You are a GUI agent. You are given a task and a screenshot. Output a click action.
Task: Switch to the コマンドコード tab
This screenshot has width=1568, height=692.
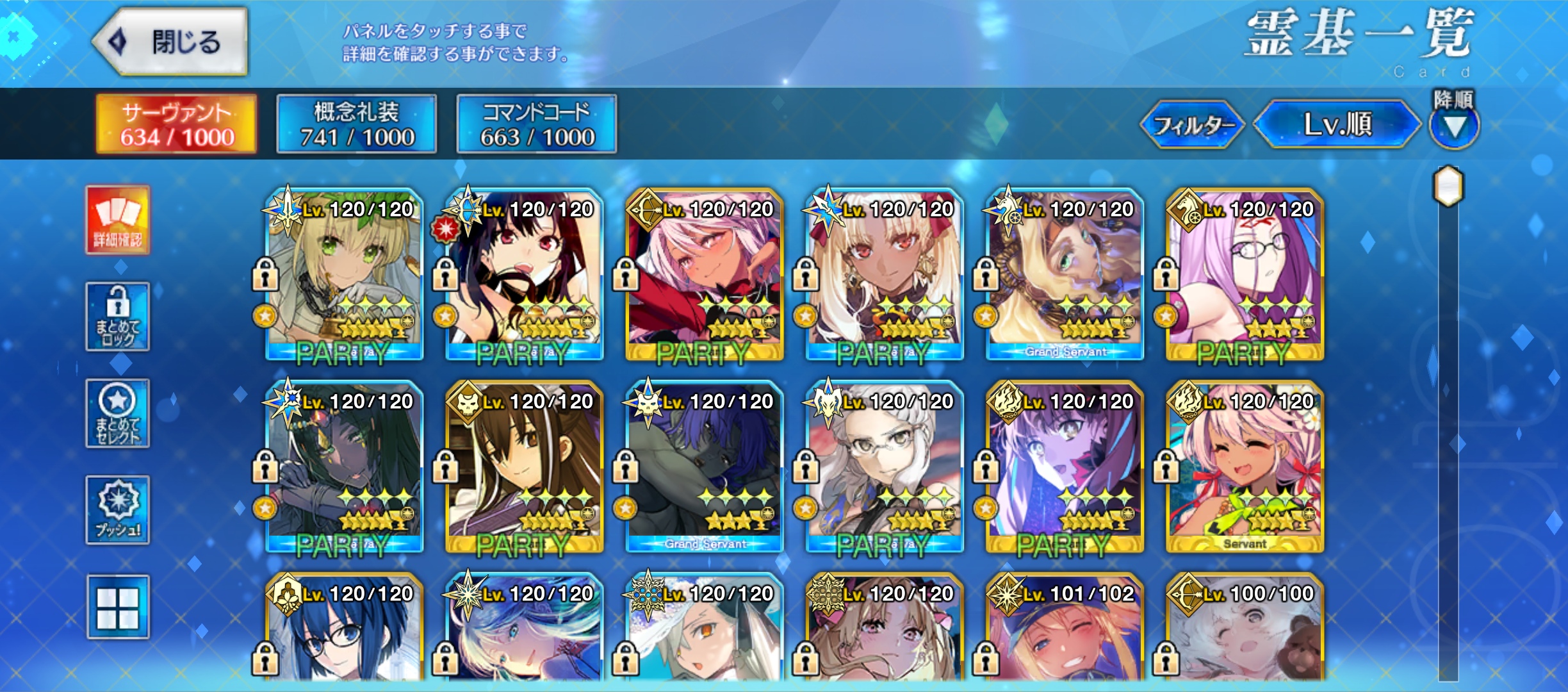537,124
